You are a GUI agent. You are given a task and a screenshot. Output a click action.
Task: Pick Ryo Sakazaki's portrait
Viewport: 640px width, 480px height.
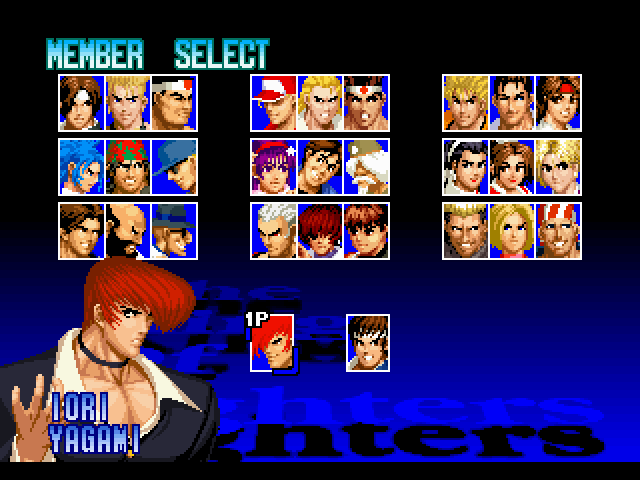[466, 101]
